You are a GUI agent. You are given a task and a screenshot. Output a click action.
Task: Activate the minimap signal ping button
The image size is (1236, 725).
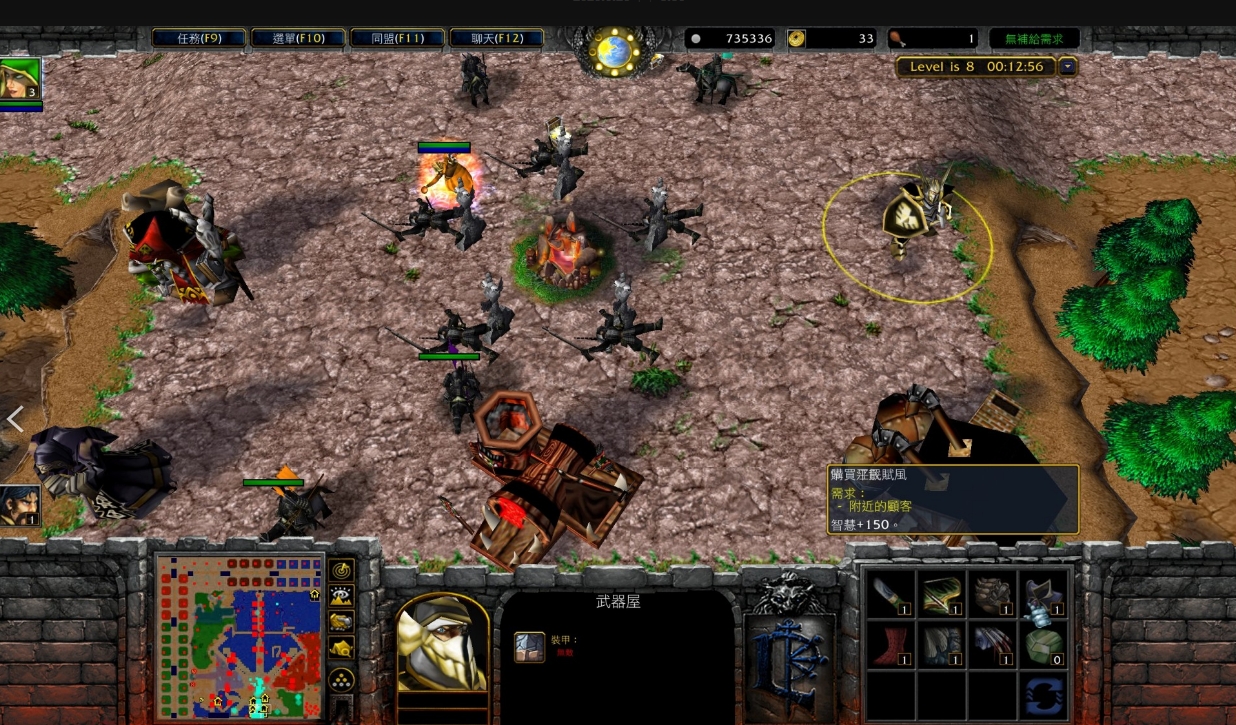(x=342, y=570)
